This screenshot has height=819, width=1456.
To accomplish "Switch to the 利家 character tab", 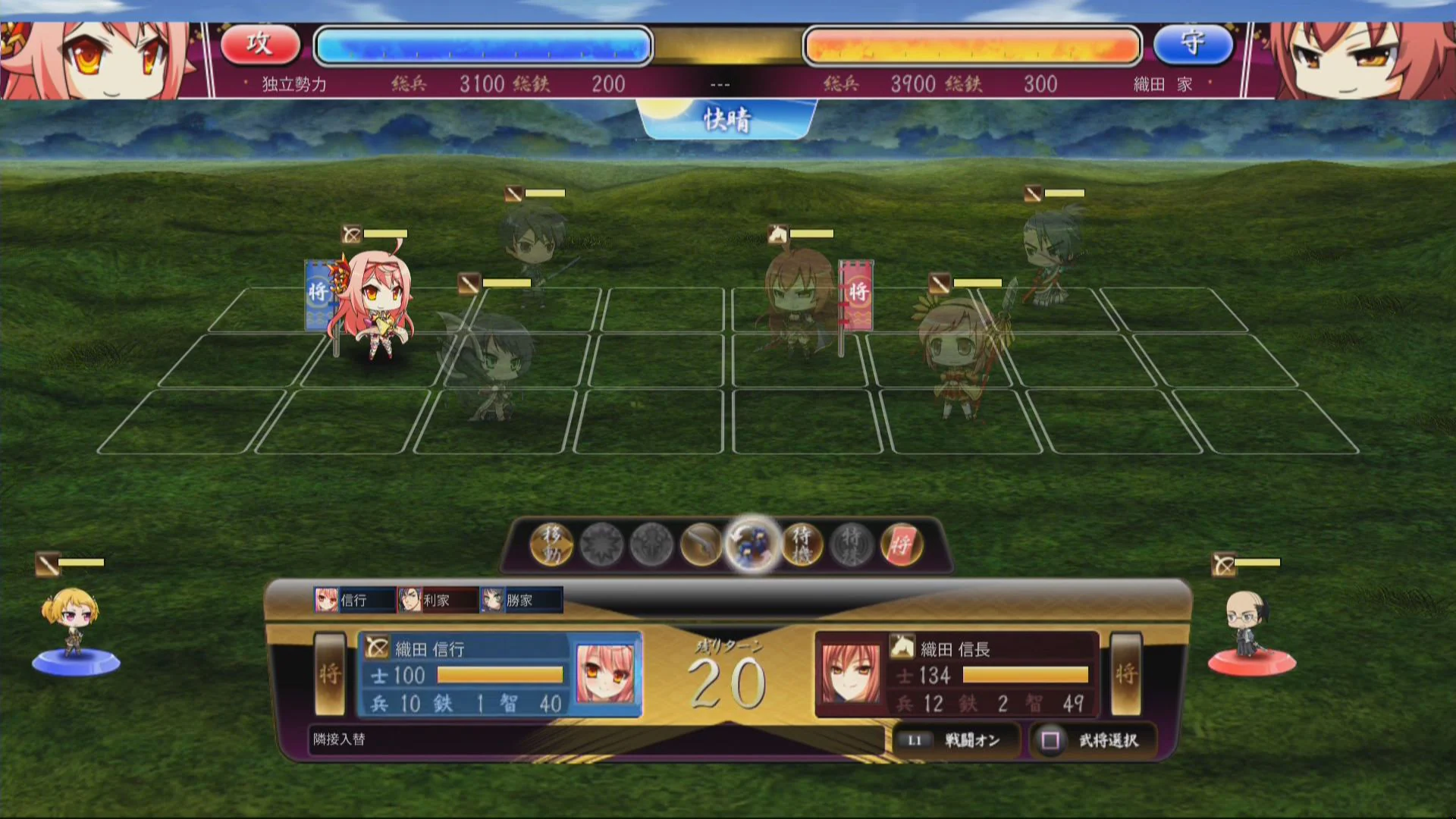I will pyautogui.click(x=436, y=600).
